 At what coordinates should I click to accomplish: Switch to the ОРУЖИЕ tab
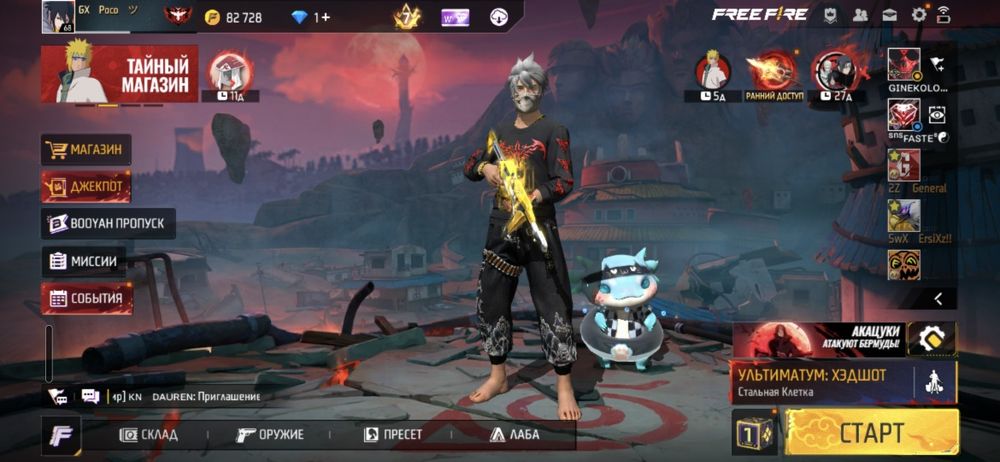coord(270,435)
